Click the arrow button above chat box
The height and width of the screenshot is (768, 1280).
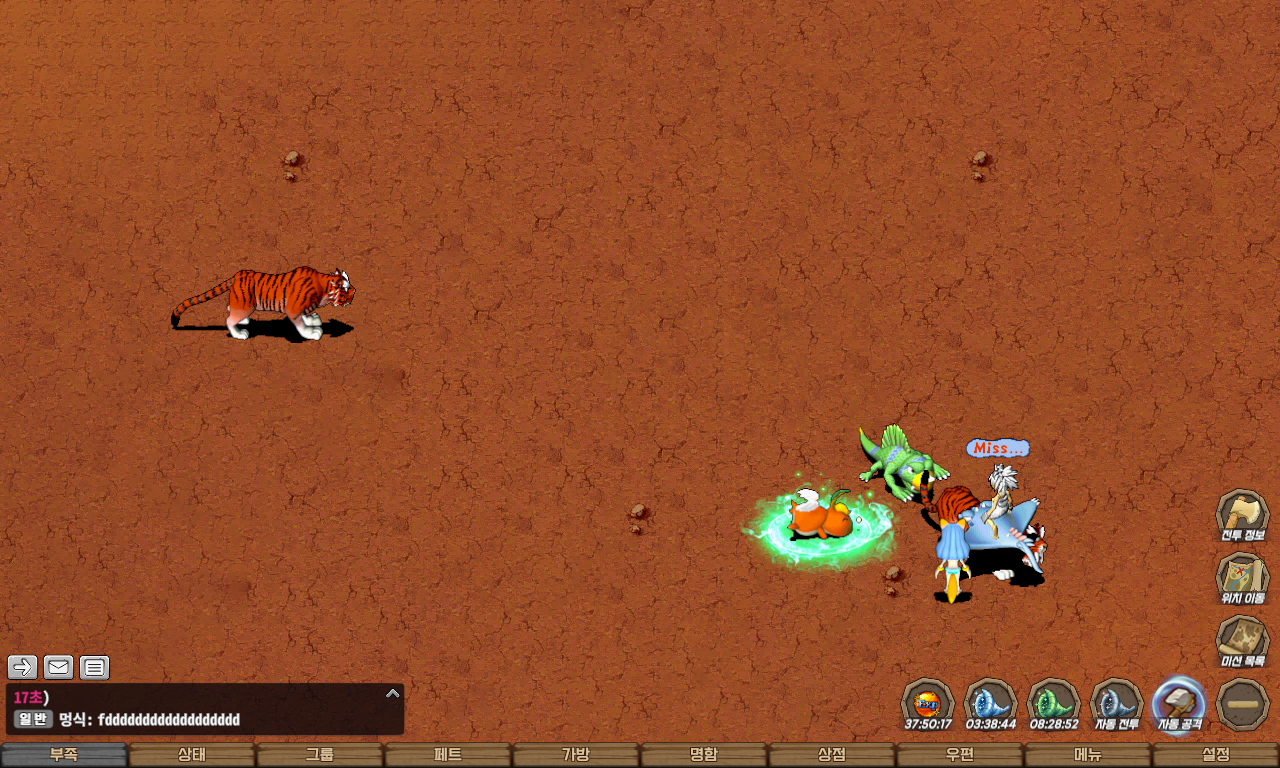pos(23,667)
